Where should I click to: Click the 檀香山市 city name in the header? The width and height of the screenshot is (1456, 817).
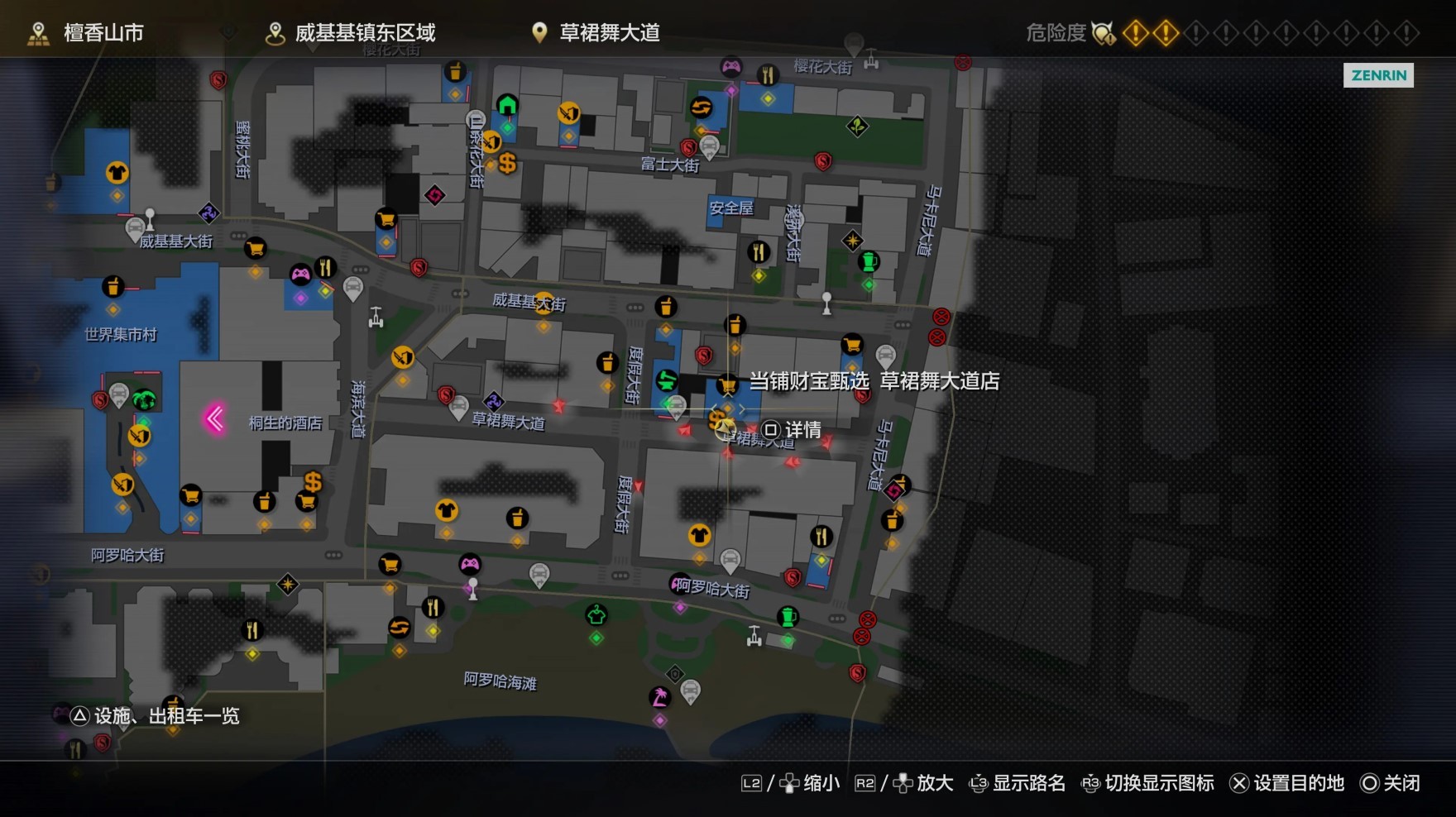pos(99,33)
